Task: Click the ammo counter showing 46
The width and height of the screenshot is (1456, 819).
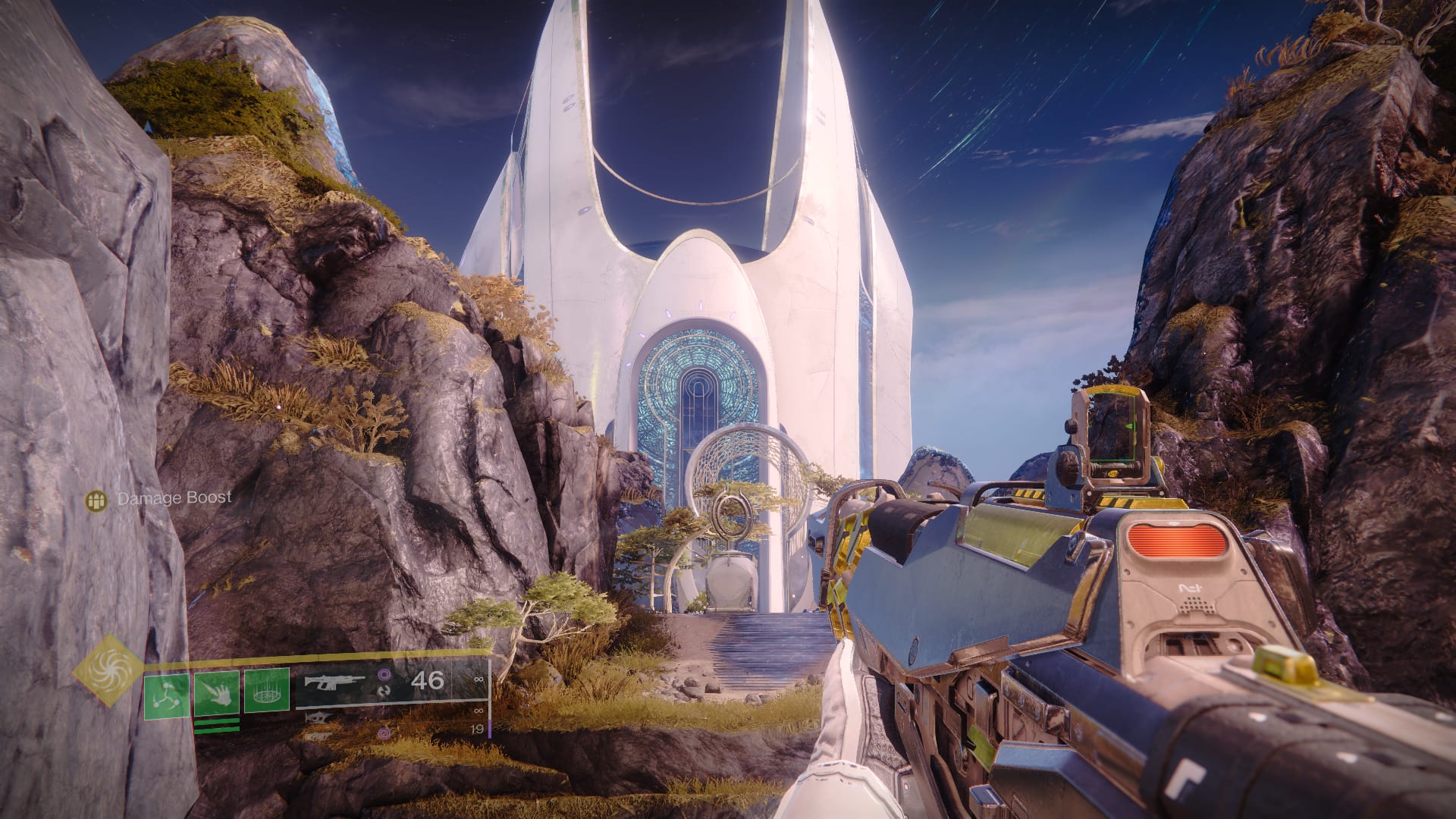Action: coord(428,680)
